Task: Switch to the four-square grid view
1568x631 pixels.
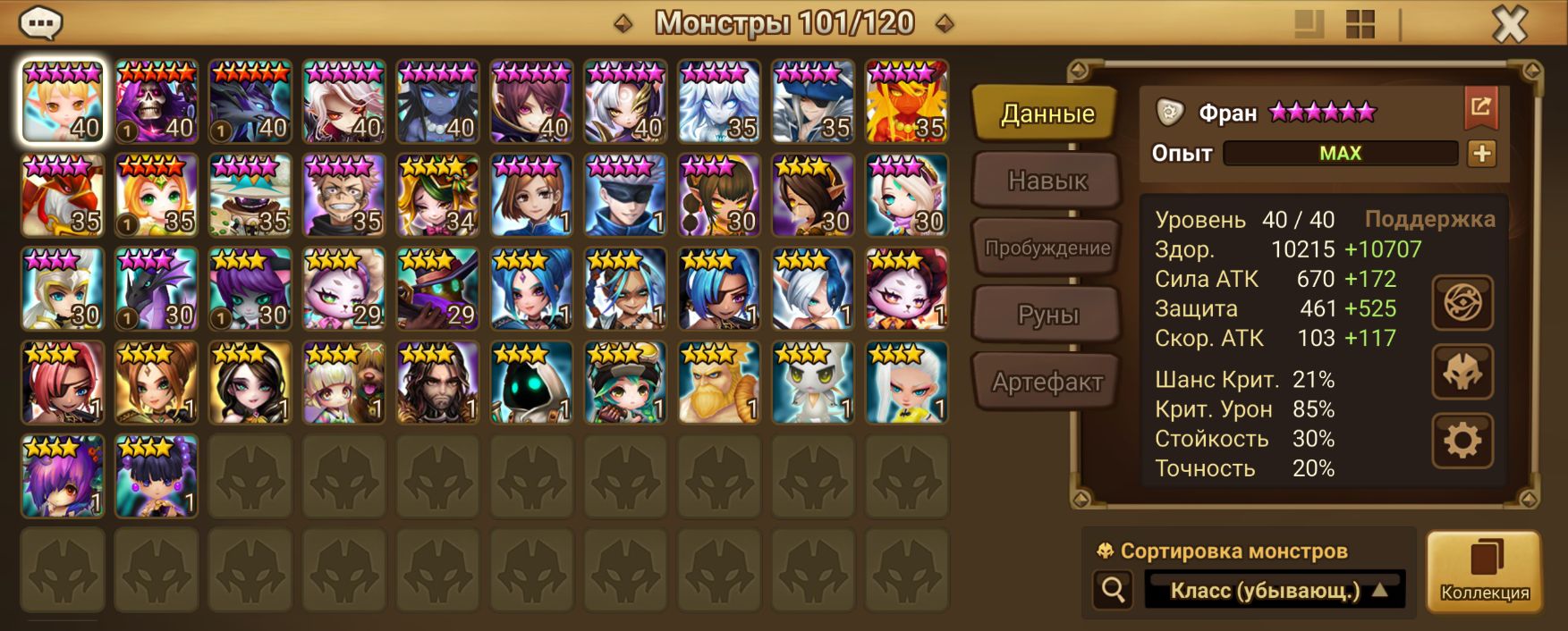Action: coord(1360,24)
